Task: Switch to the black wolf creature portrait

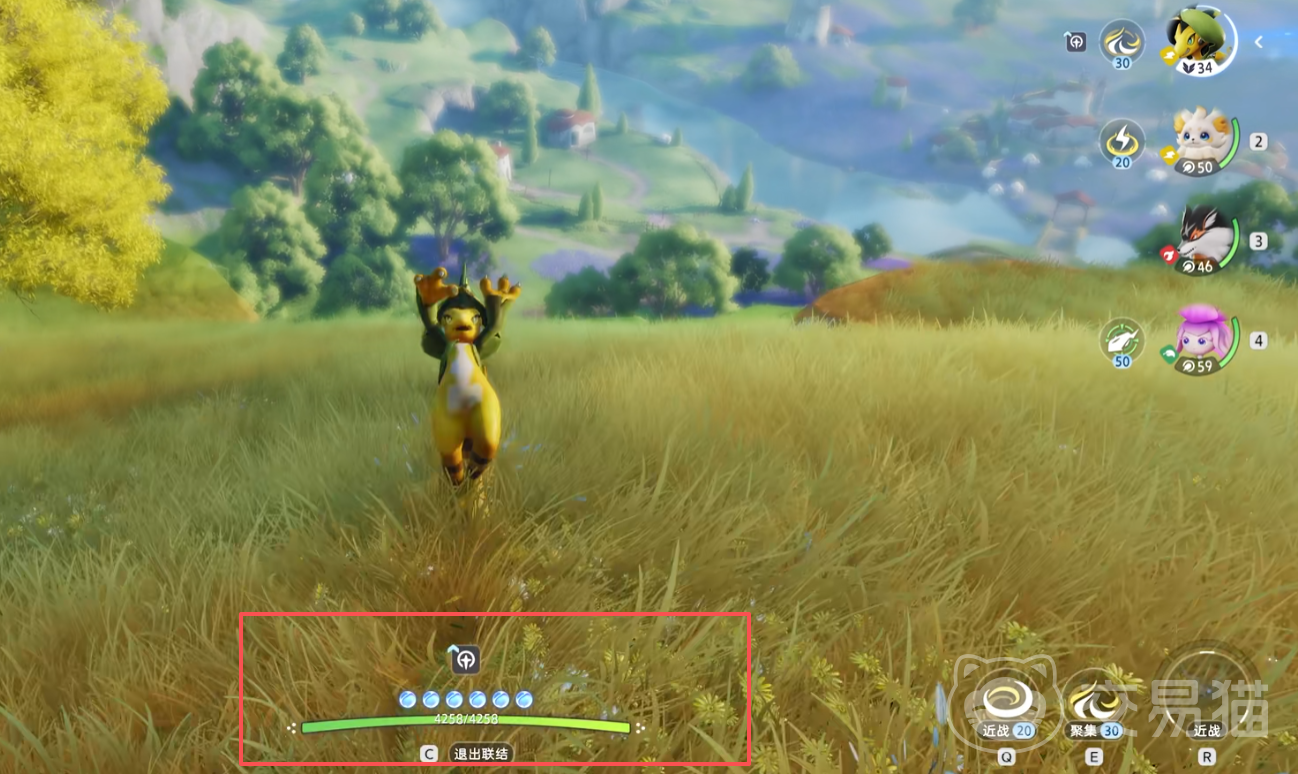Action: pos(1203,240)
